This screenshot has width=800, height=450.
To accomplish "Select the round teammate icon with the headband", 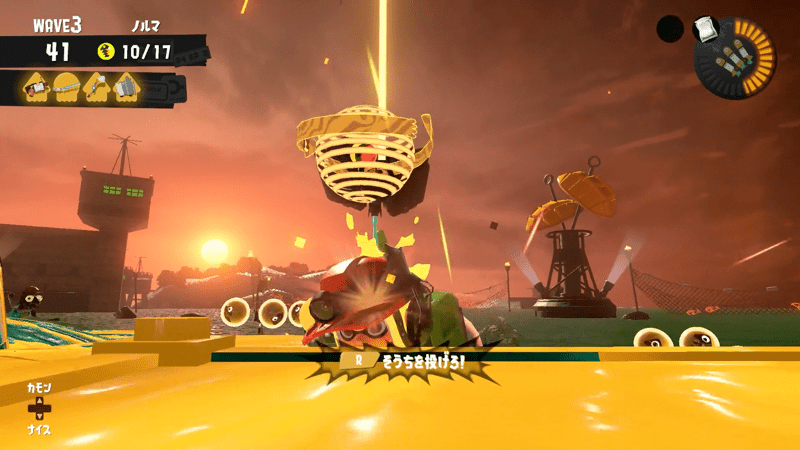I will (x=66, y=88).
